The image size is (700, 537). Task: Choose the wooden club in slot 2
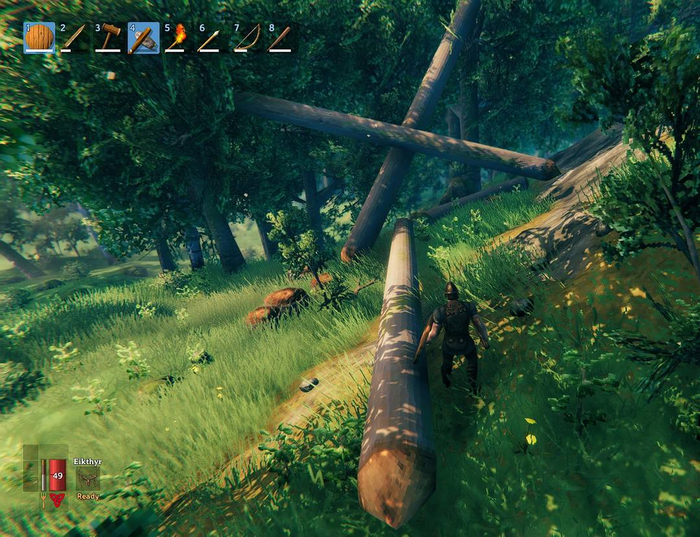[74, 38]
